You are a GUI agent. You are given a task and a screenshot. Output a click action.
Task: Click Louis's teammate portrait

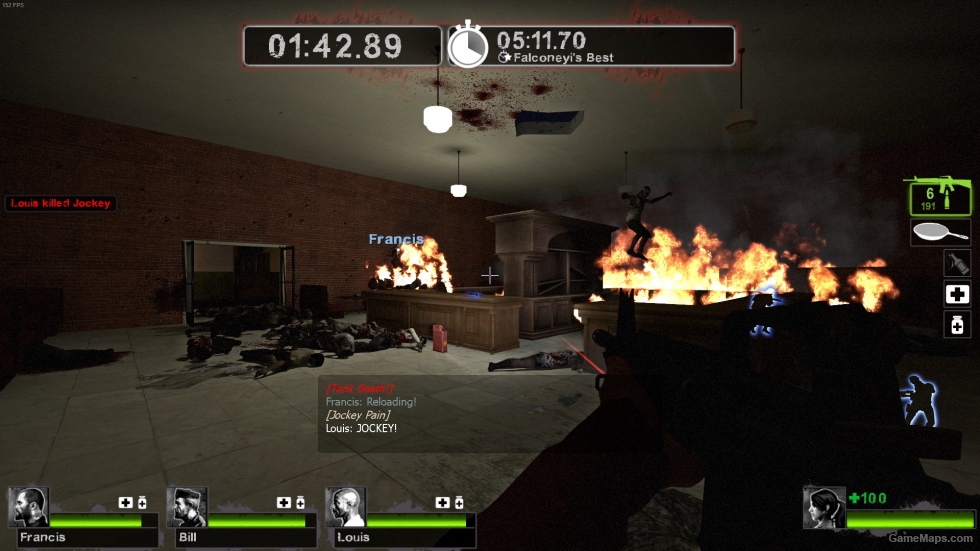pos(345,507)
